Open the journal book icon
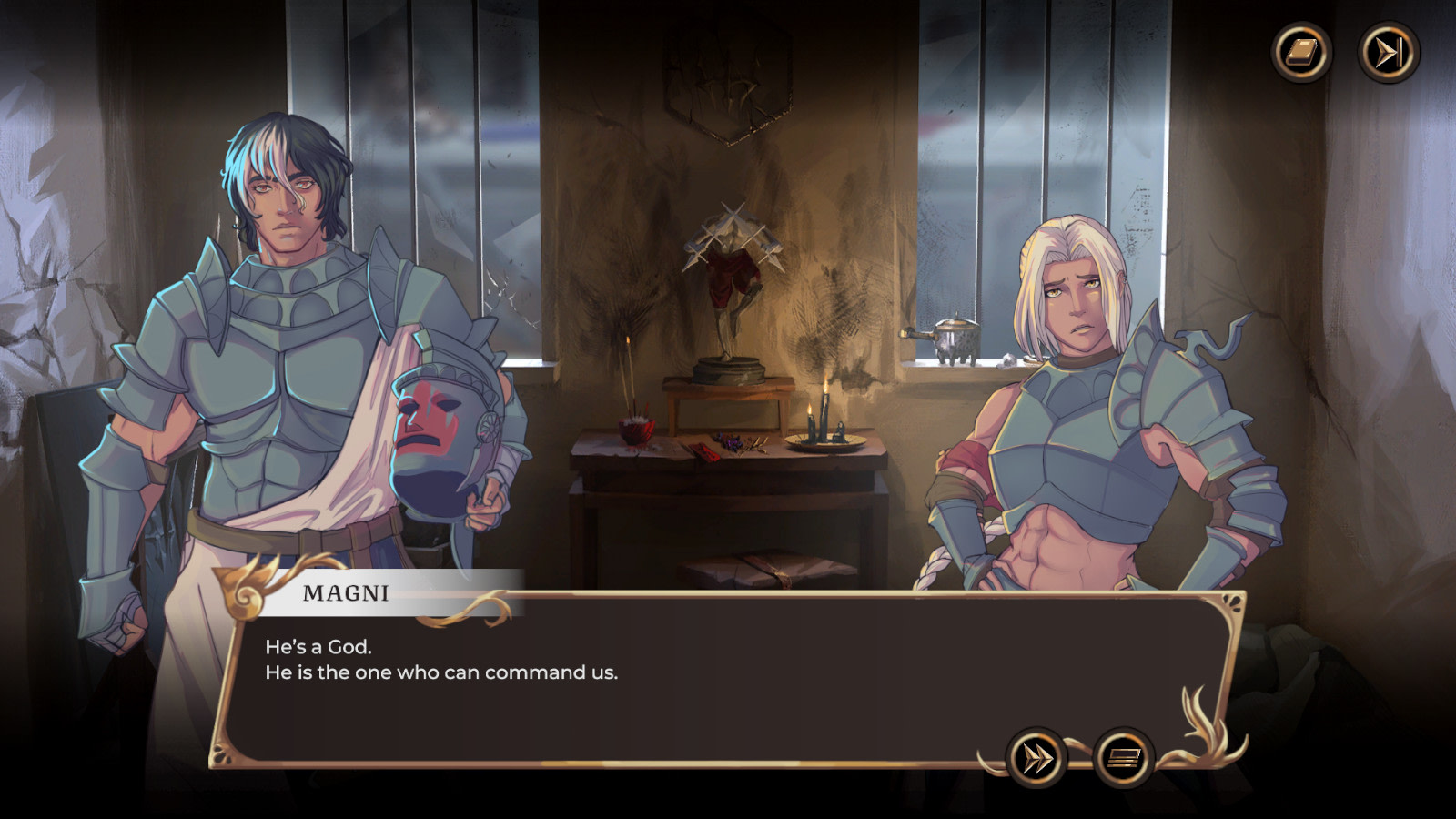 click(x=1301, y=52)
